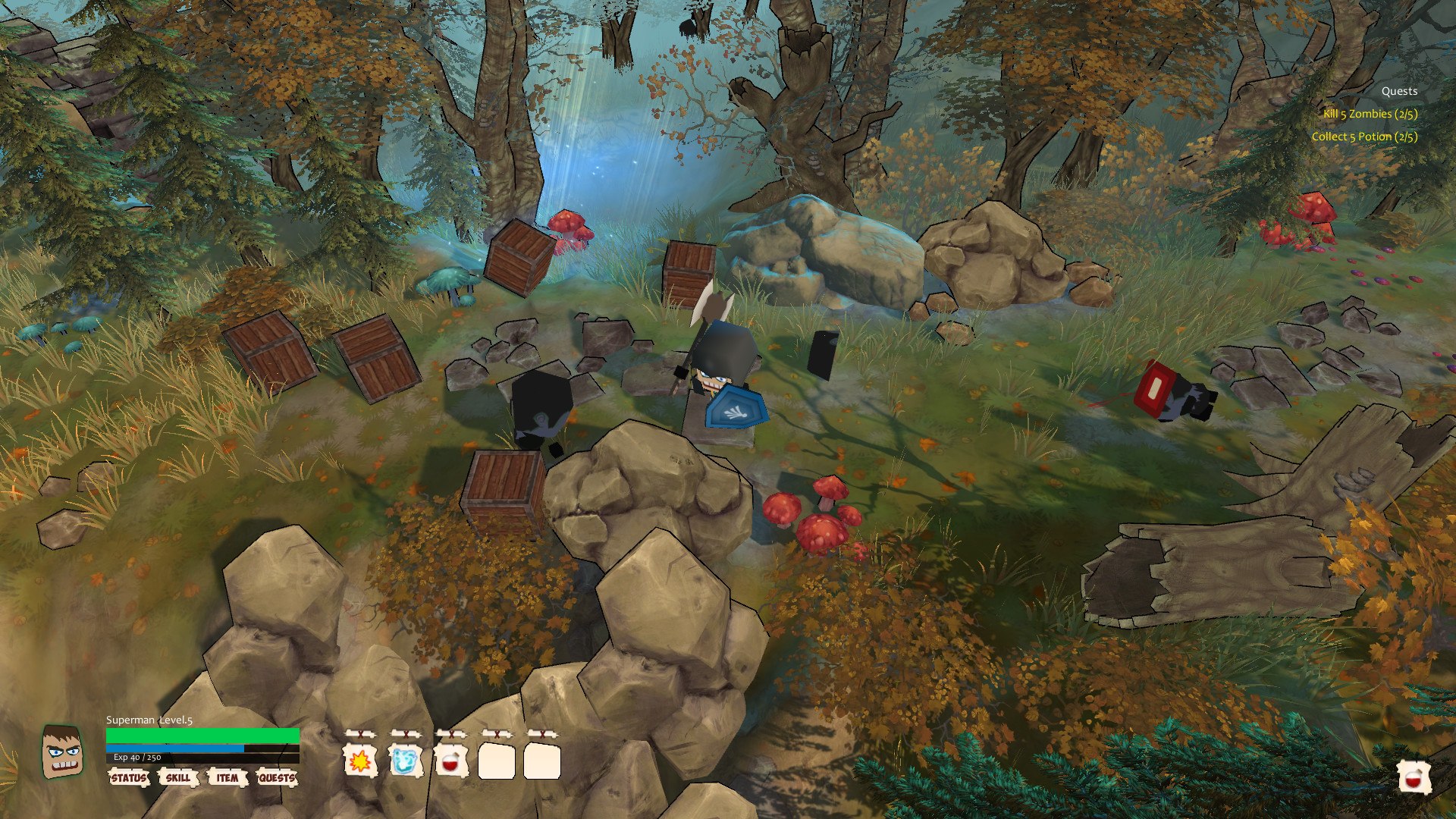Click Superman's angry face portrait

click(x=62, y=752)
